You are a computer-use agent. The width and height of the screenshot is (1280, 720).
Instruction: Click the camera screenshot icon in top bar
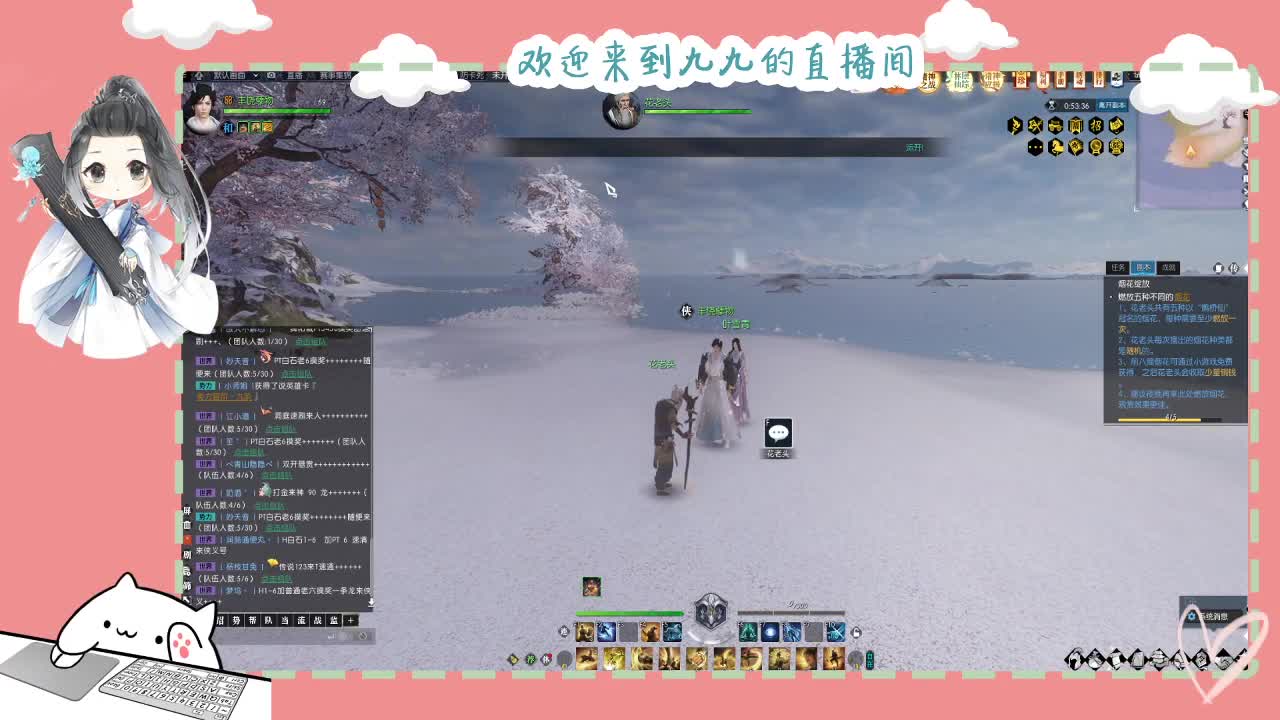pos(271,76)
